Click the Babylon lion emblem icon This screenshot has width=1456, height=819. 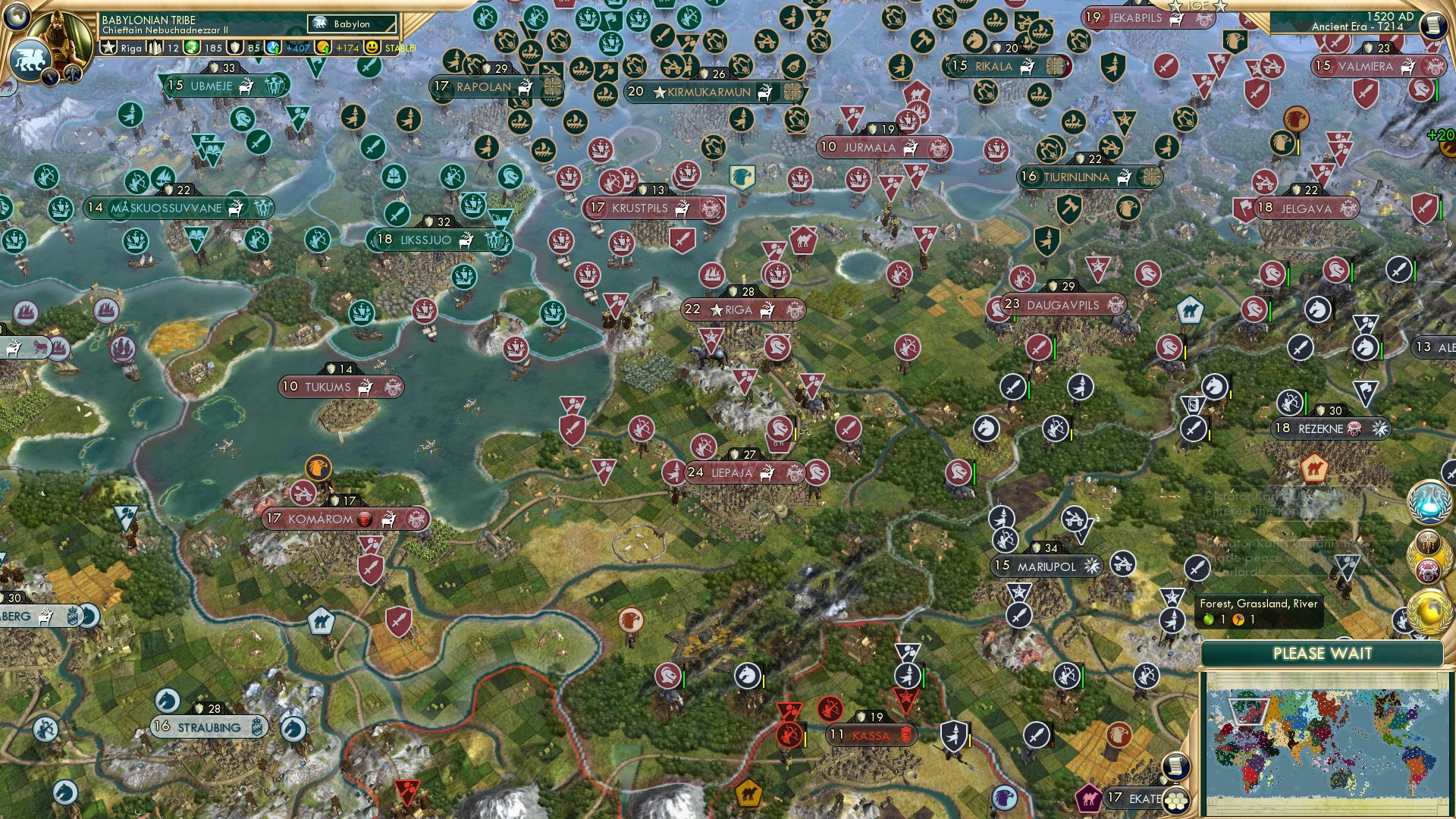point(31,59)
